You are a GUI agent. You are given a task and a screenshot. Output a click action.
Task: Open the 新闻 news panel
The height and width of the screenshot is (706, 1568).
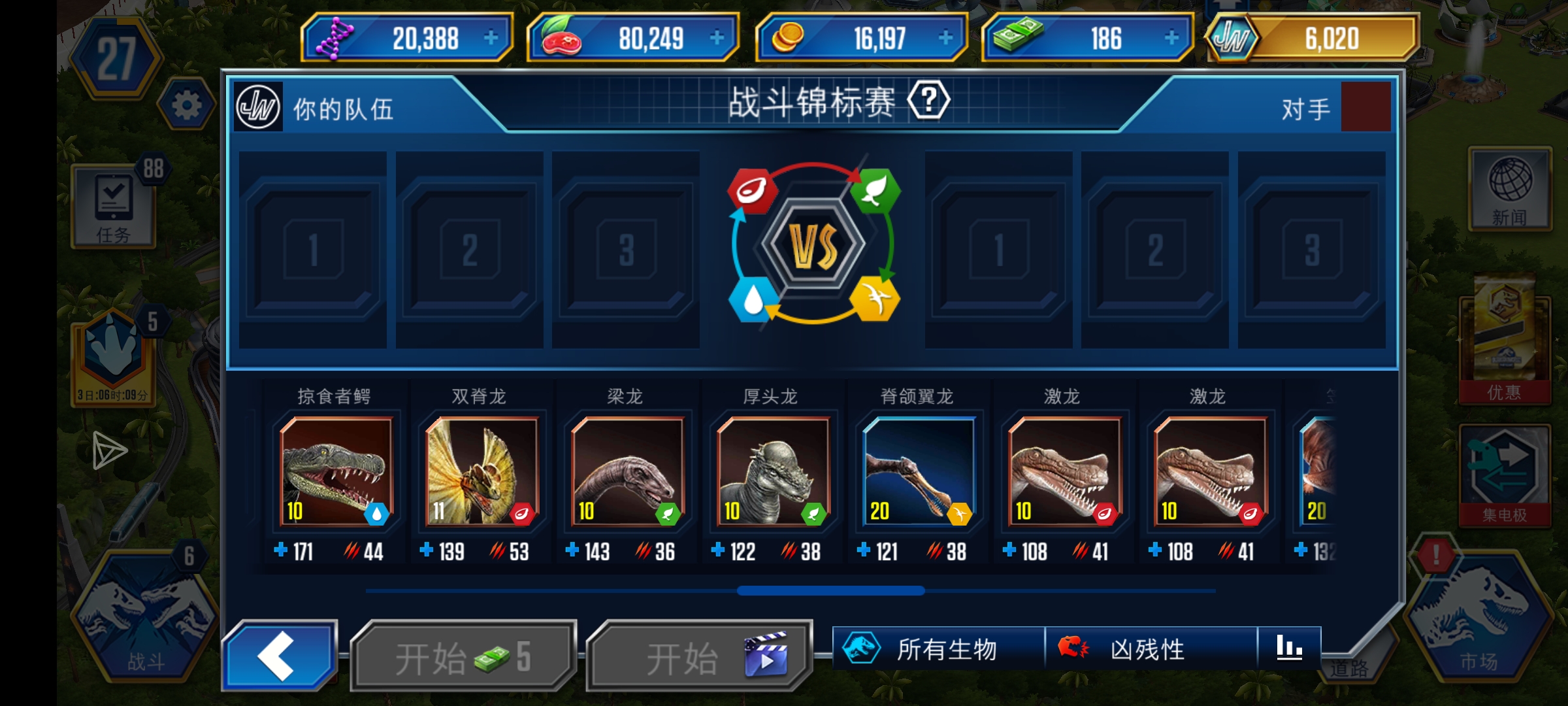pyautogui.click(x=1509, y=190)
